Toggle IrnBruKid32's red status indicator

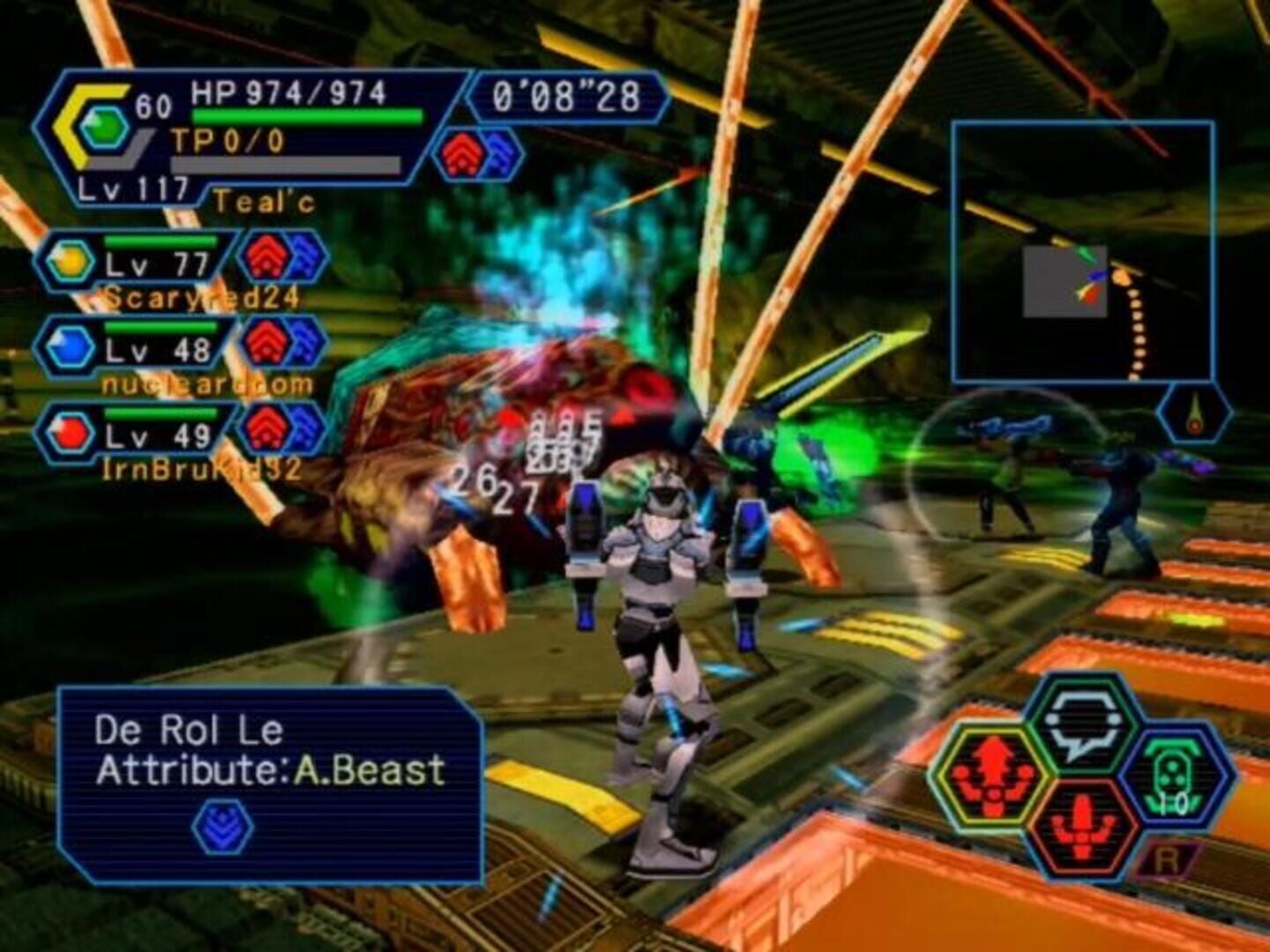[264, 432]
